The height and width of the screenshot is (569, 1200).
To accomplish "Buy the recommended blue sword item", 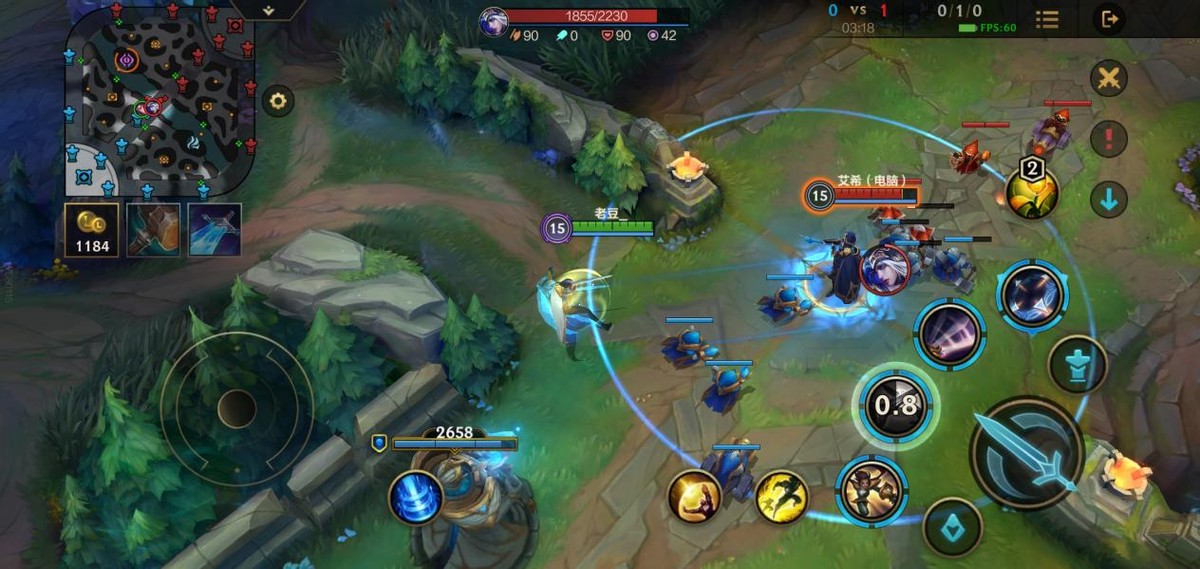I will [215, 229].
